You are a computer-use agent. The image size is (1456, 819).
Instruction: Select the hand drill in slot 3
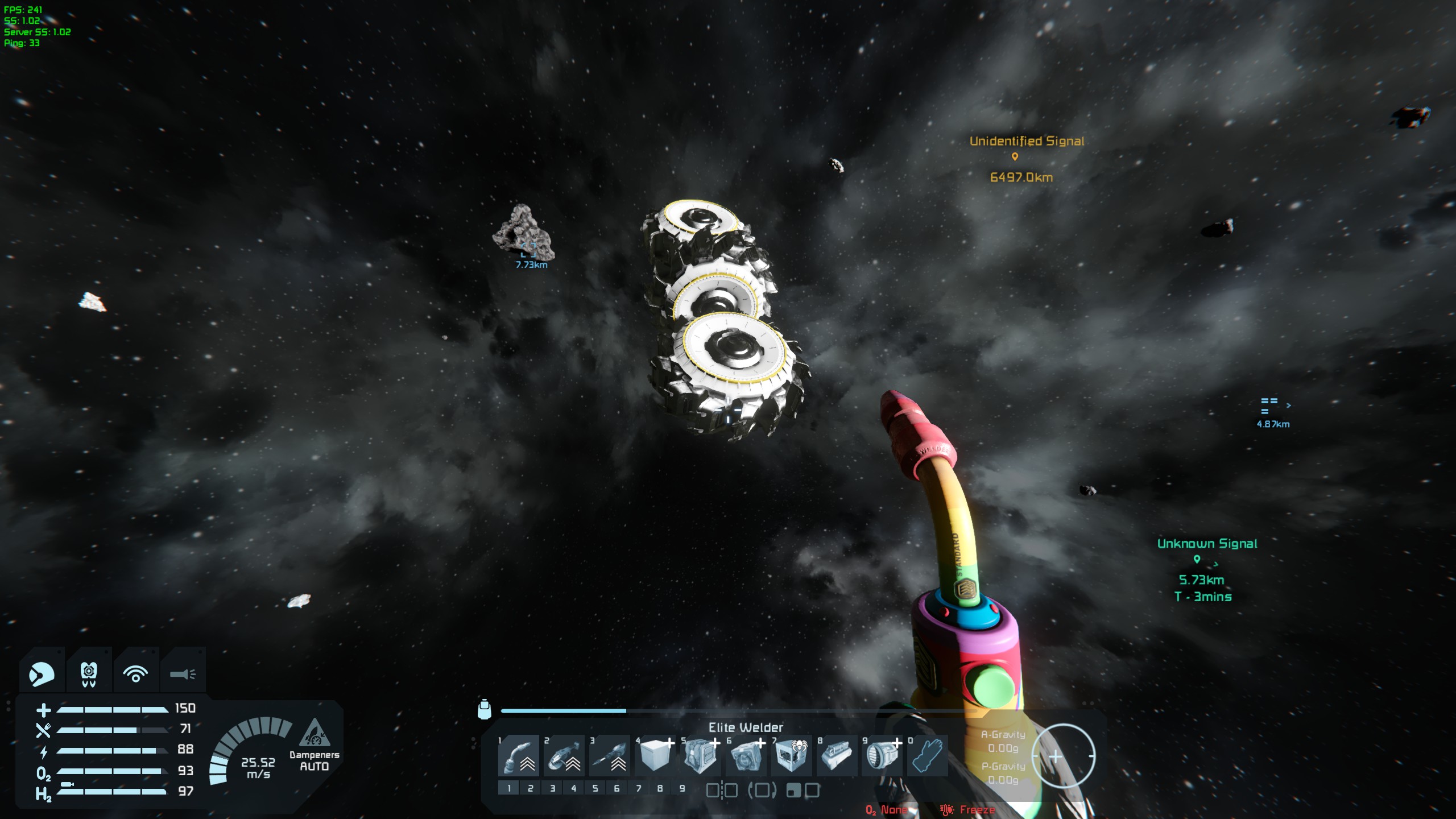(x=609, y=756)
